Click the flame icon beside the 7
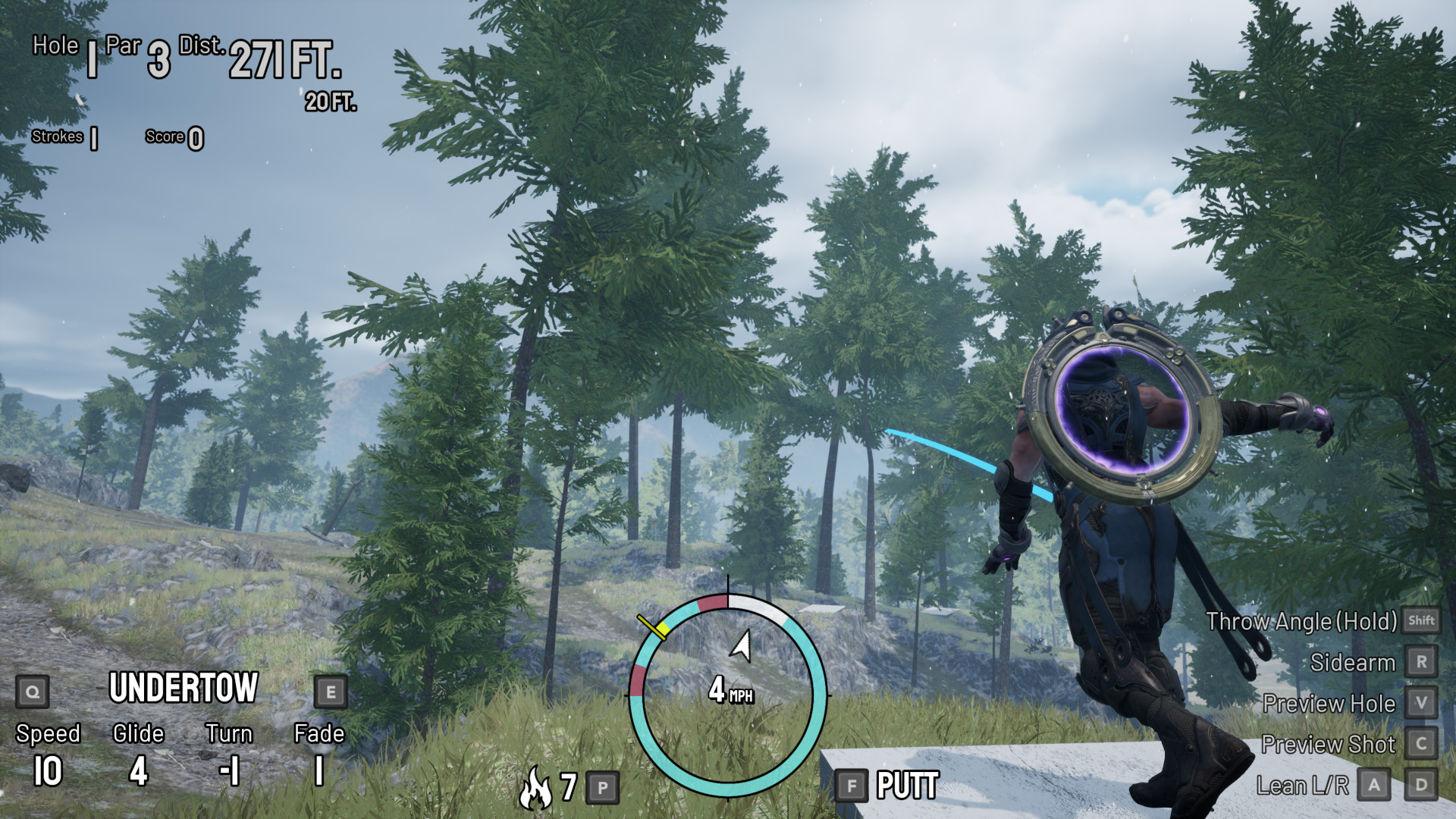1456x819 pixels. (535, 787)
